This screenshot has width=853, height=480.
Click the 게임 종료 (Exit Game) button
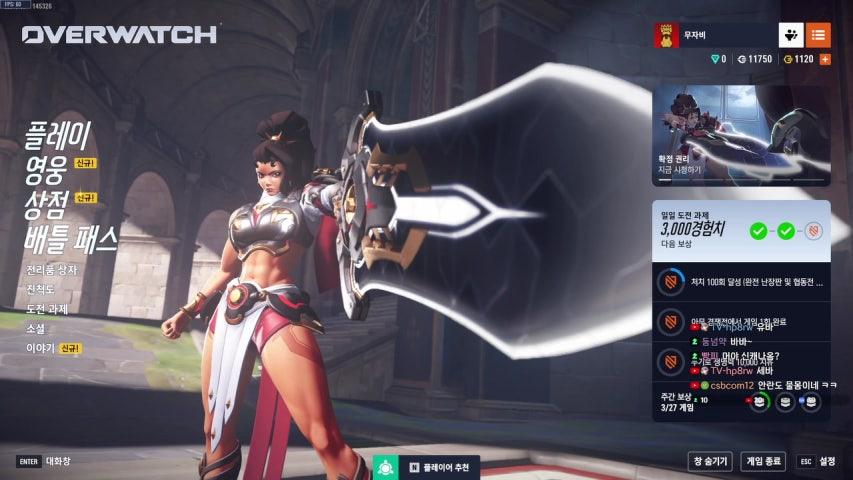pos(764,461)
